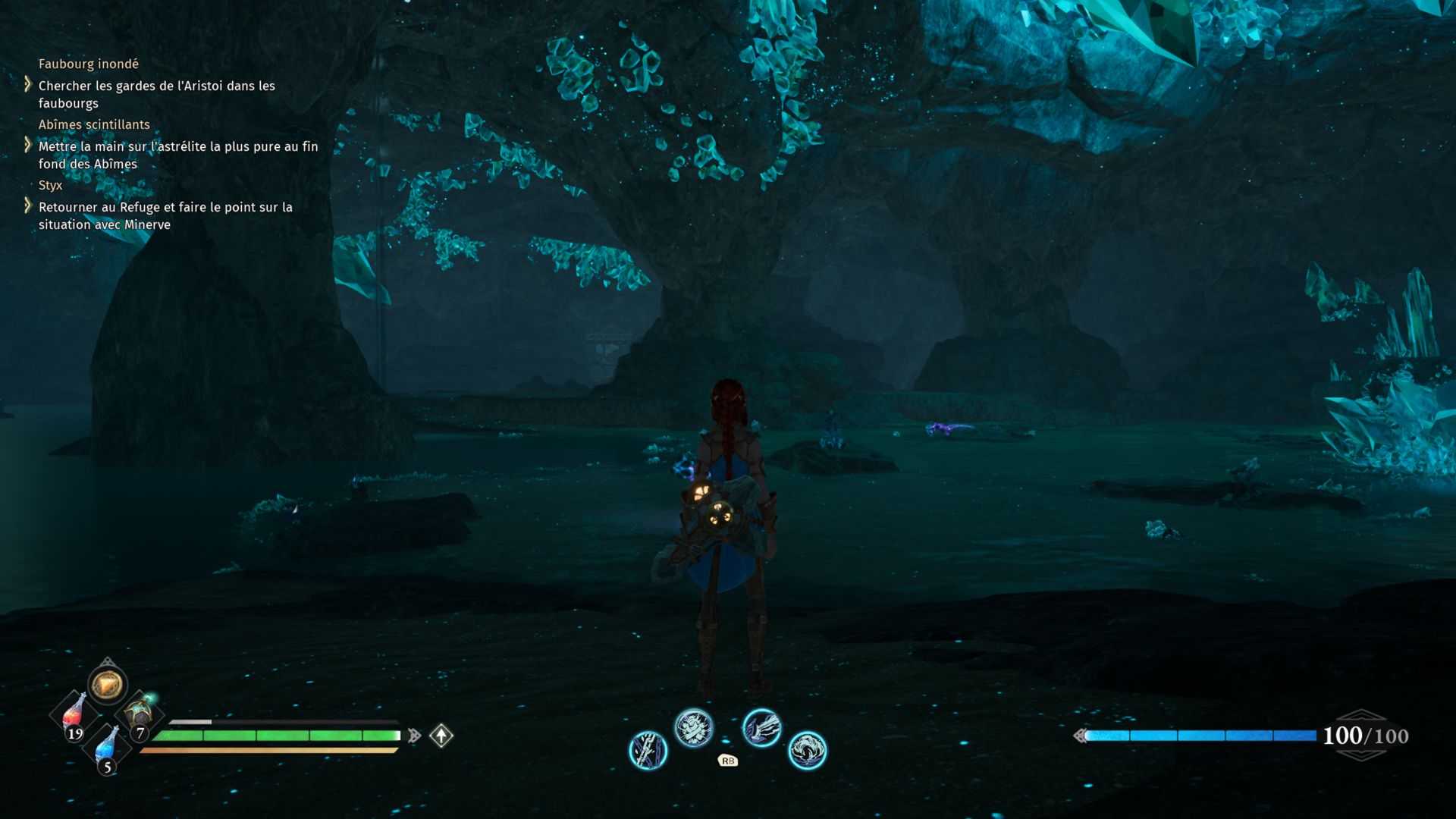Activate the swirling vortex ability
This screenshot has height=819, width=1456.
click(807, 751)
